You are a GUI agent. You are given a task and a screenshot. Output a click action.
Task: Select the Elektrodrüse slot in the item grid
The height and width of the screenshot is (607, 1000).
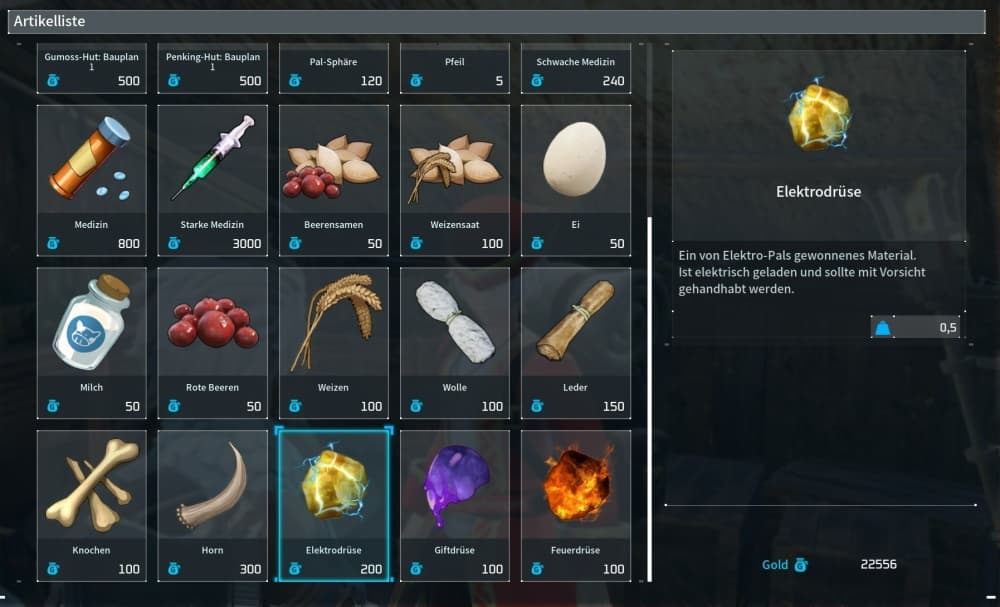334,503
